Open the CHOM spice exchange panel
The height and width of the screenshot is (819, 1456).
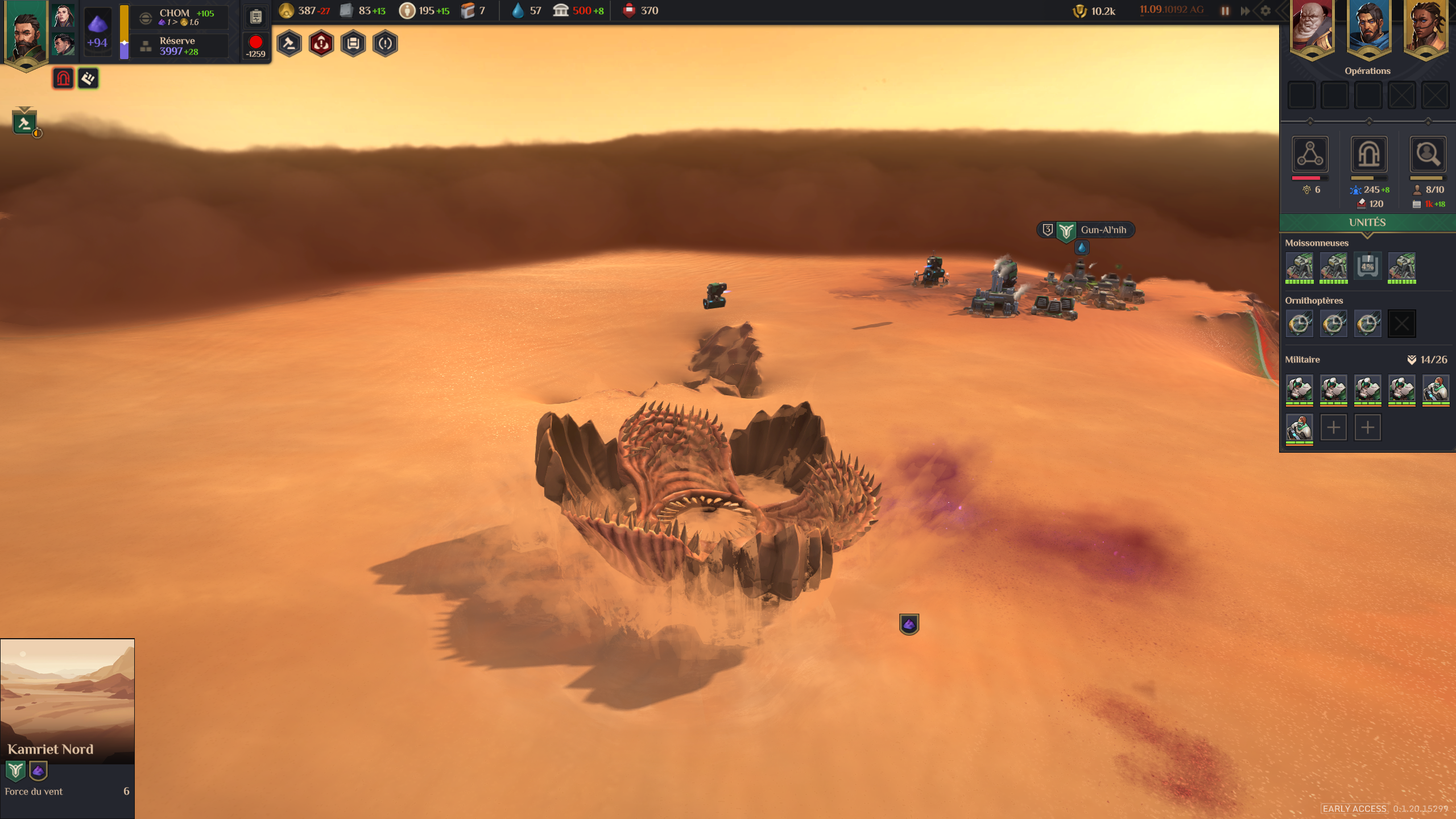click(179, 17)
